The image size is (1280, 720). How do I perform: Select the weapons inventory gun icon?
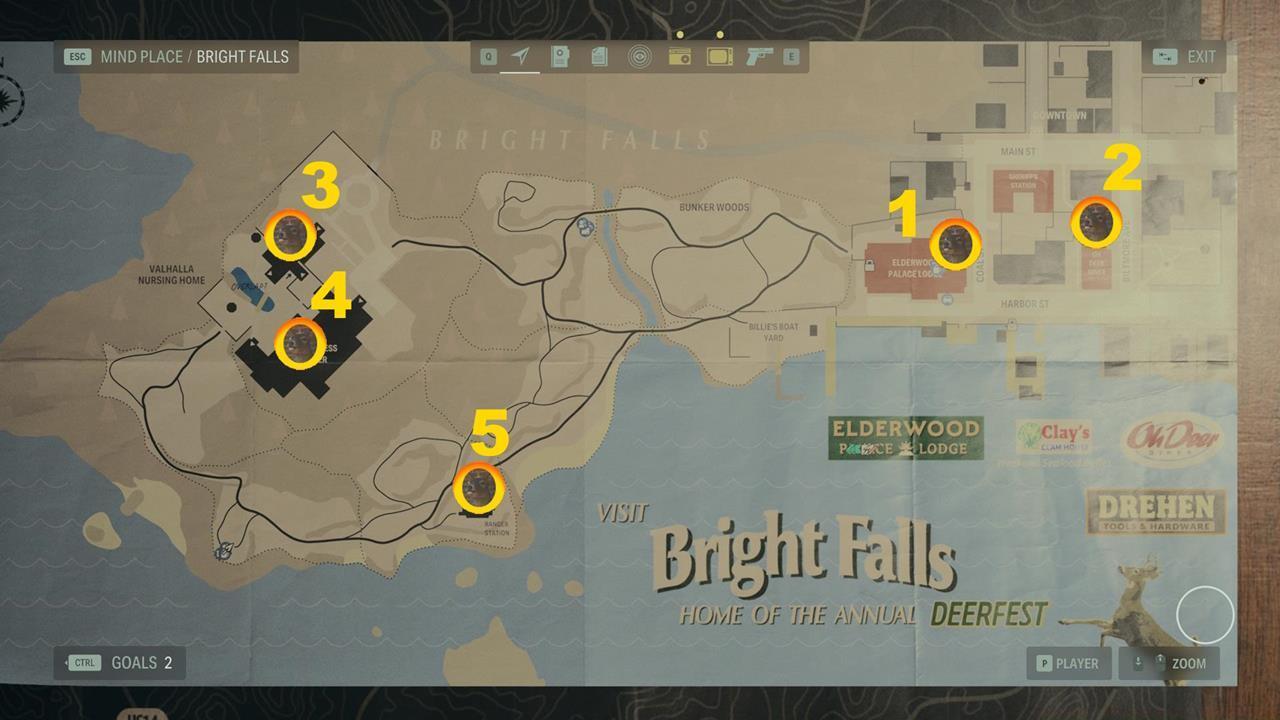click(759, 57)
